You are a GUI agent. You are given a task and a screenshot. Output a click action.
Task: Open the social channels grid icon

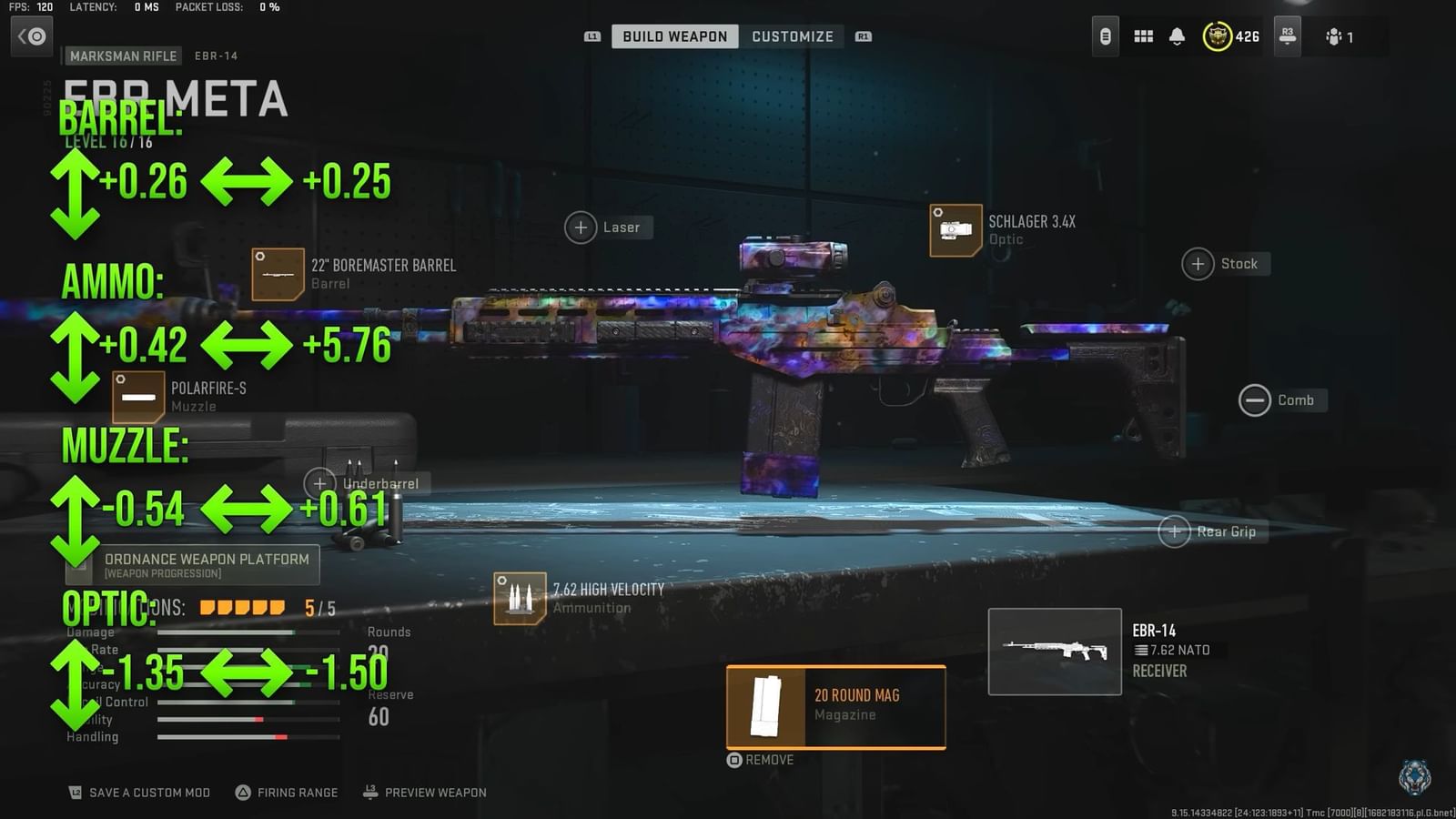click(x=1143, y=36)
